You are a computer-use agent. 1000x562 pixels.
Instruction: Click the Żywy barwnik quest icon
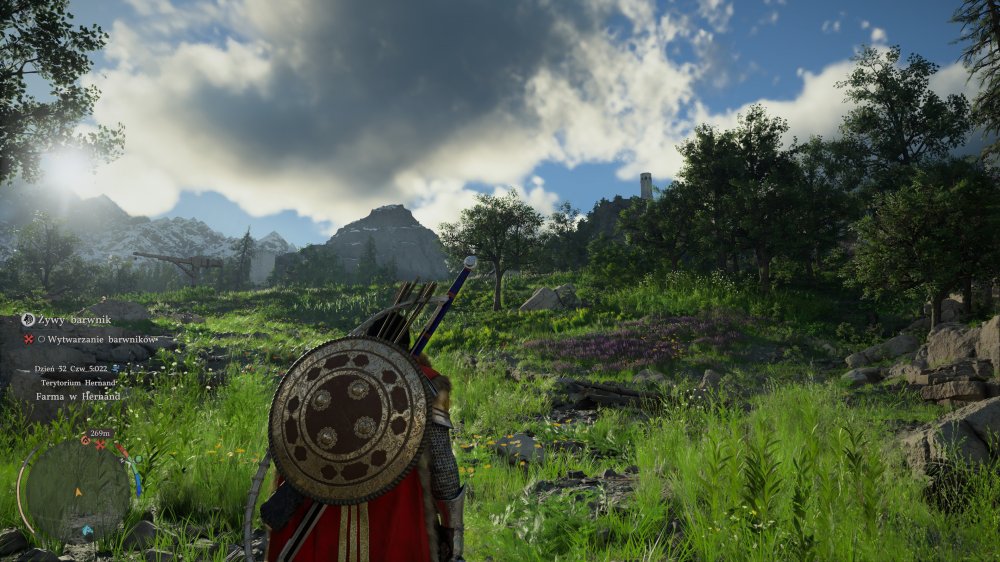tap(28, 320)
